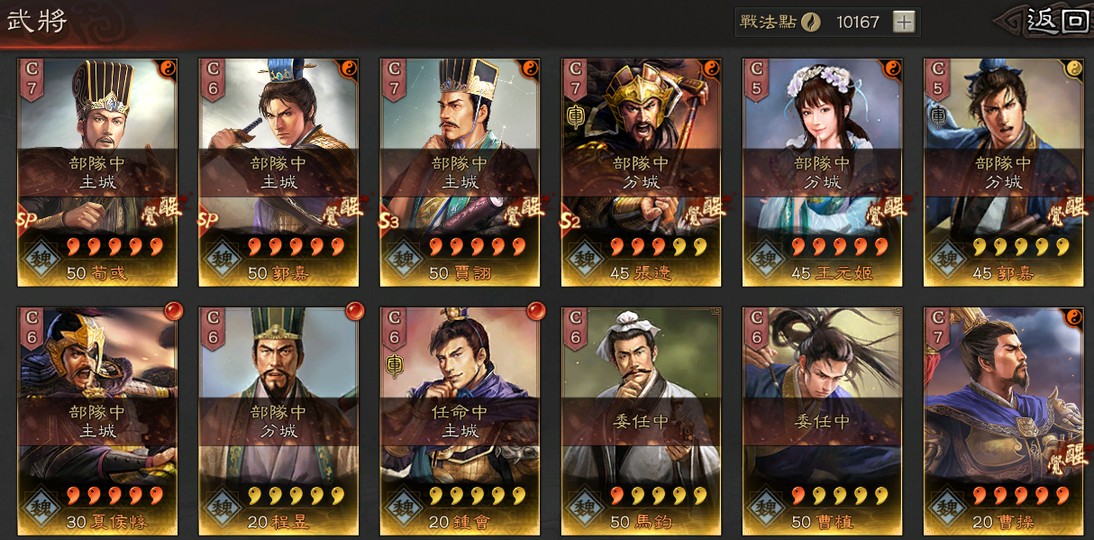Select the 張遼 general card
1094x540 pixels.
(642, 172)
